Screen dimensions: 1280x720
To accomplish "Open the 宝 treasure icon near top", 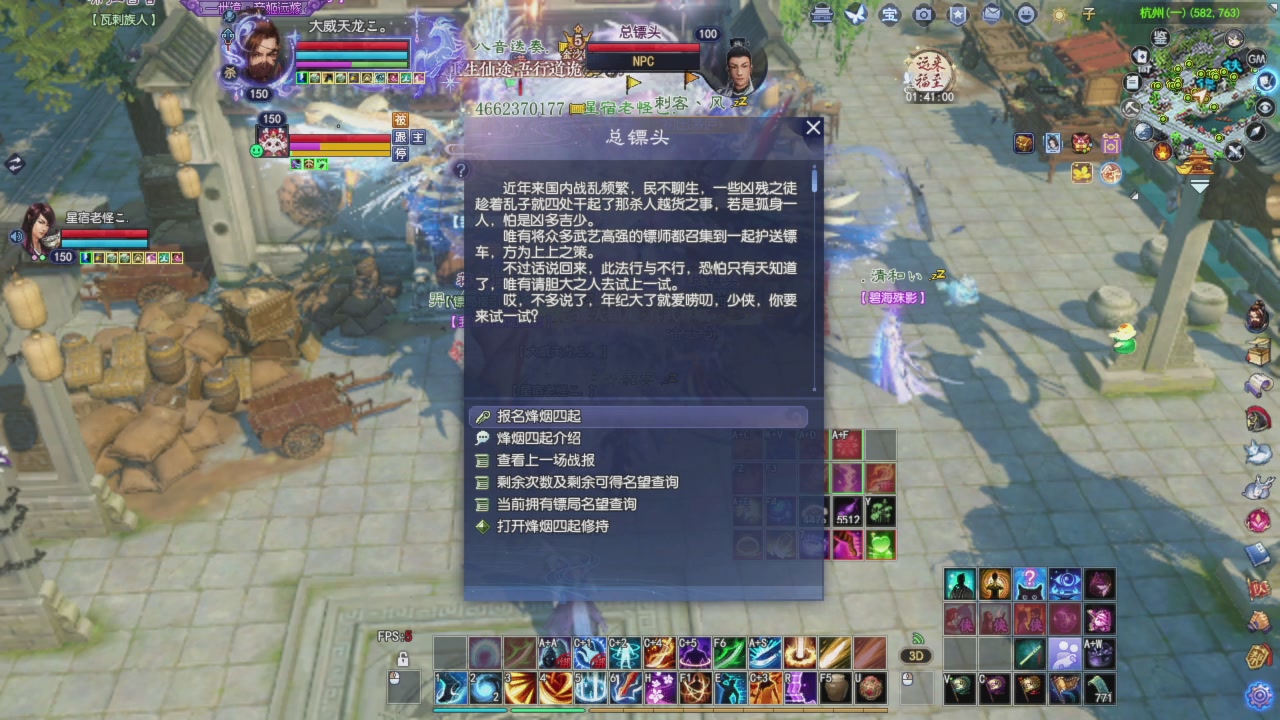I will point(891,14).
